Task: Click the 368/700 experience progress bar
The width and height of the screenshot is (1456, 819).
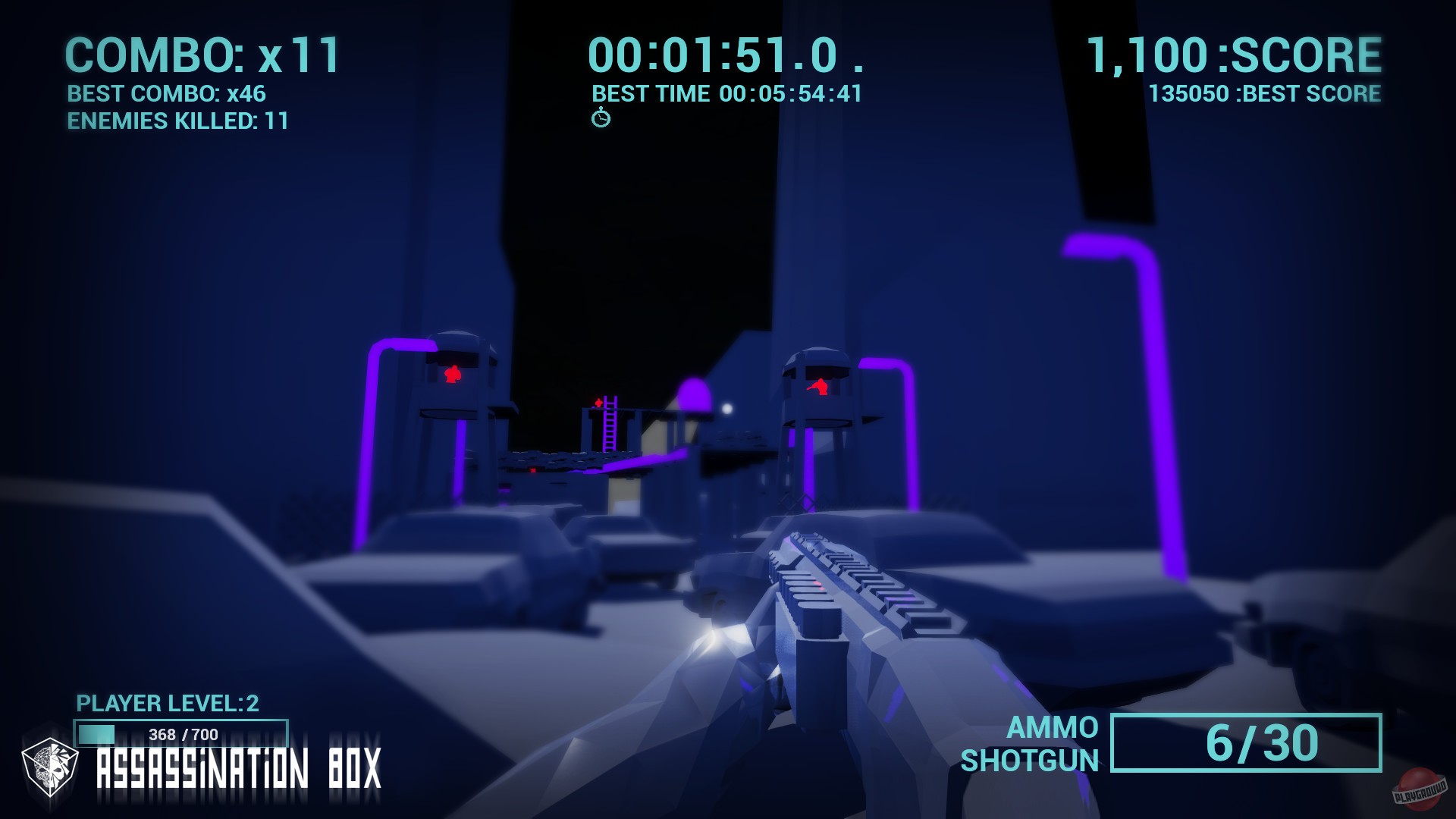Action: 180,734
